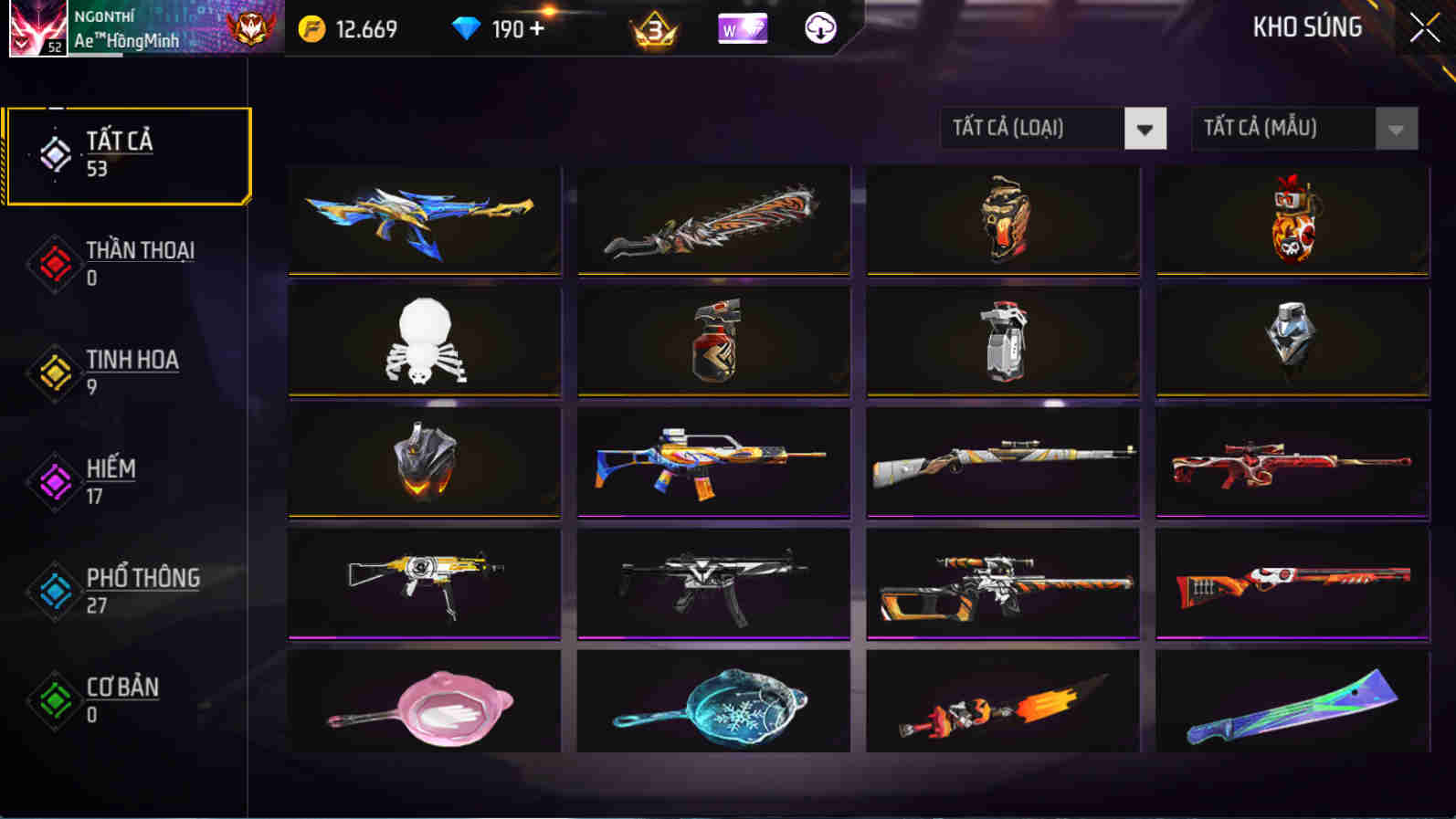Click the cloud download icon in the top bar
Image resolution: width=1456 pixels, height=819 pixels.
(819, 29)
